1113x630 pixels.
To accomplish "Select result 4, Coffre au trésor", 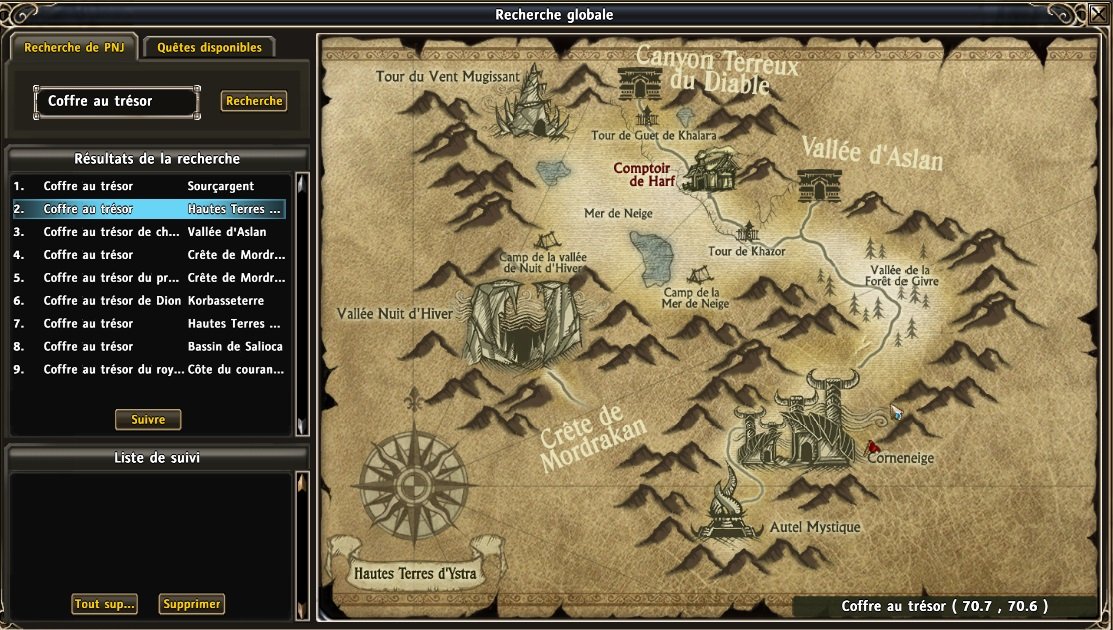I will (x=150, y=255).
